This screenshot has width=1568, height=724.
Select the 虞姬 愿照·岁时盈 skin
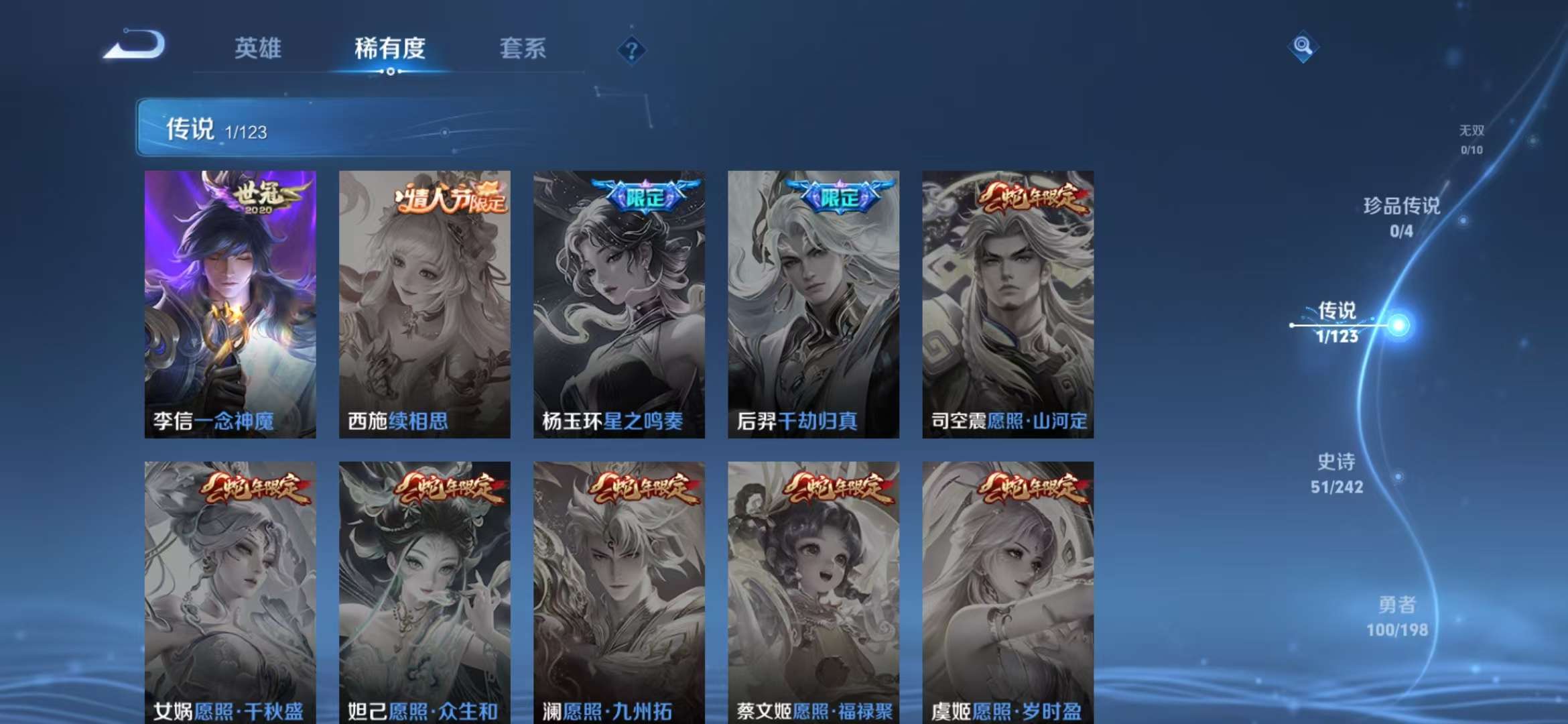tap(1006, 597)
